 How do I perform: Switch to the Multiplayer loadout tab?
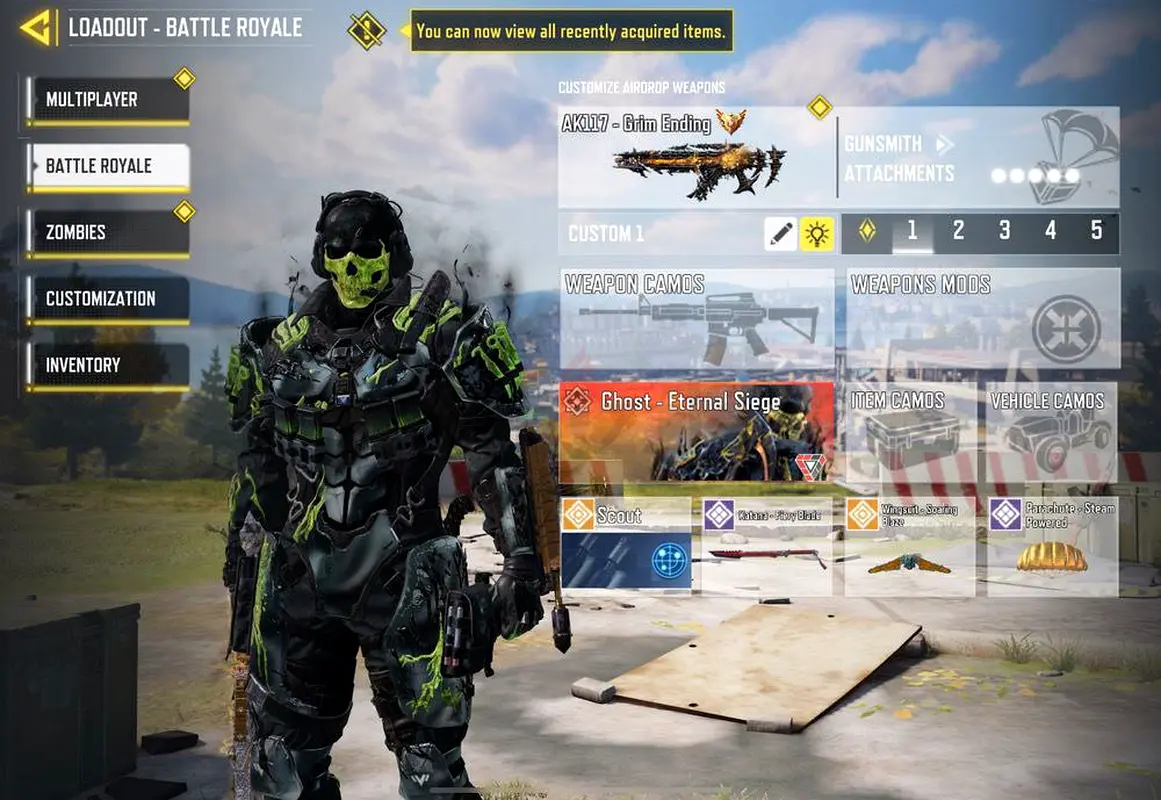coord(108,100)
